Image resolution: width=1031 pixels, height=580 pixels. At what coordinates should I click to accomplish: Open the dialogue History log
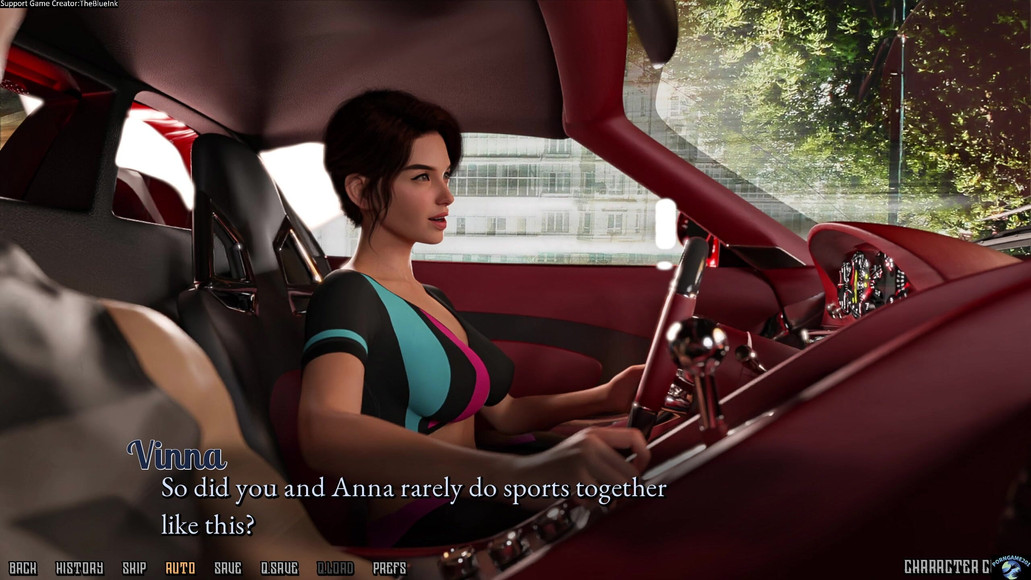[79, 568]
